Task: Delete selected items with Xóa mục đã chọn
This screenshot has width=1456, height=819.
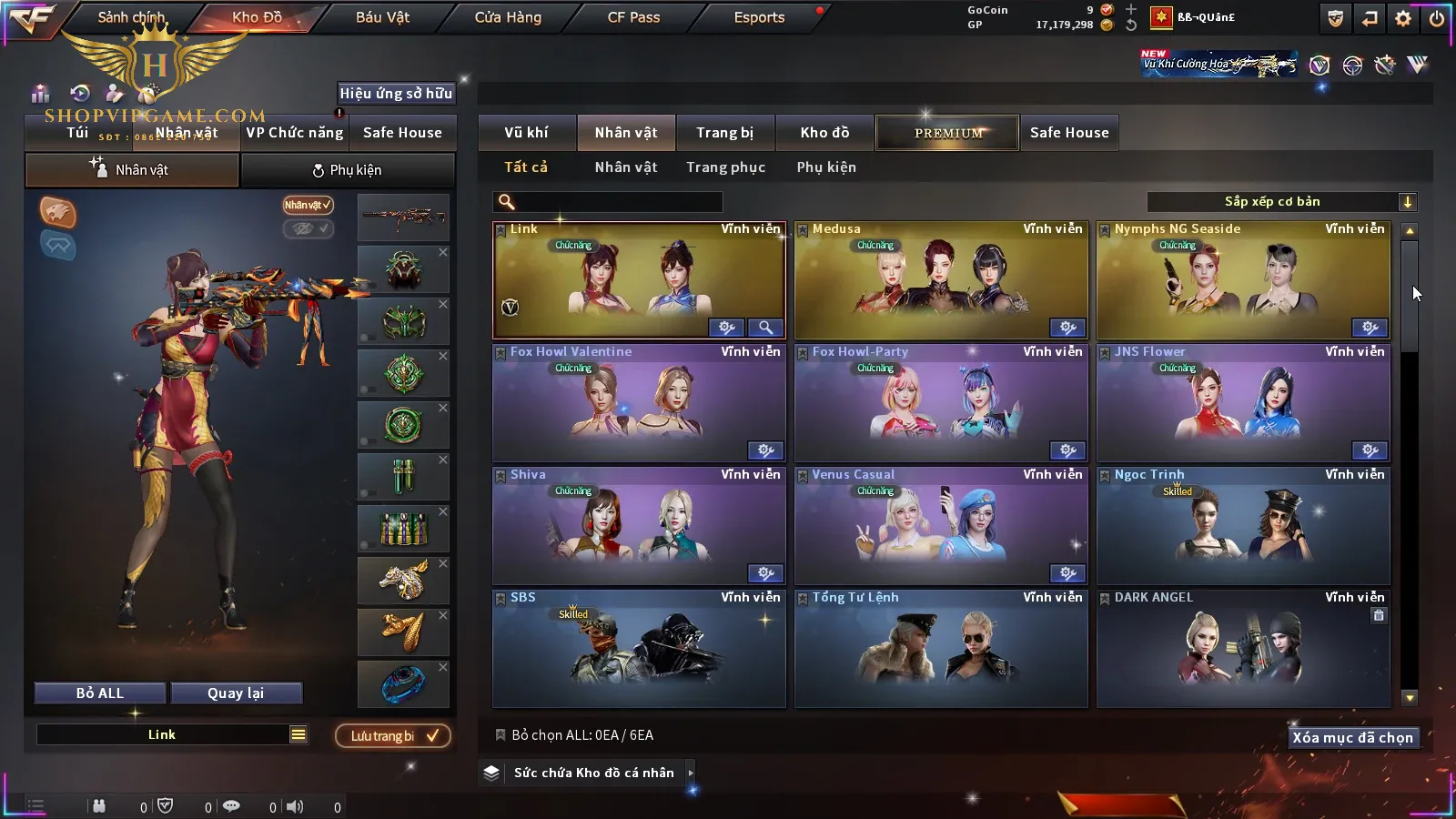Action: (x=1352, y=738)
